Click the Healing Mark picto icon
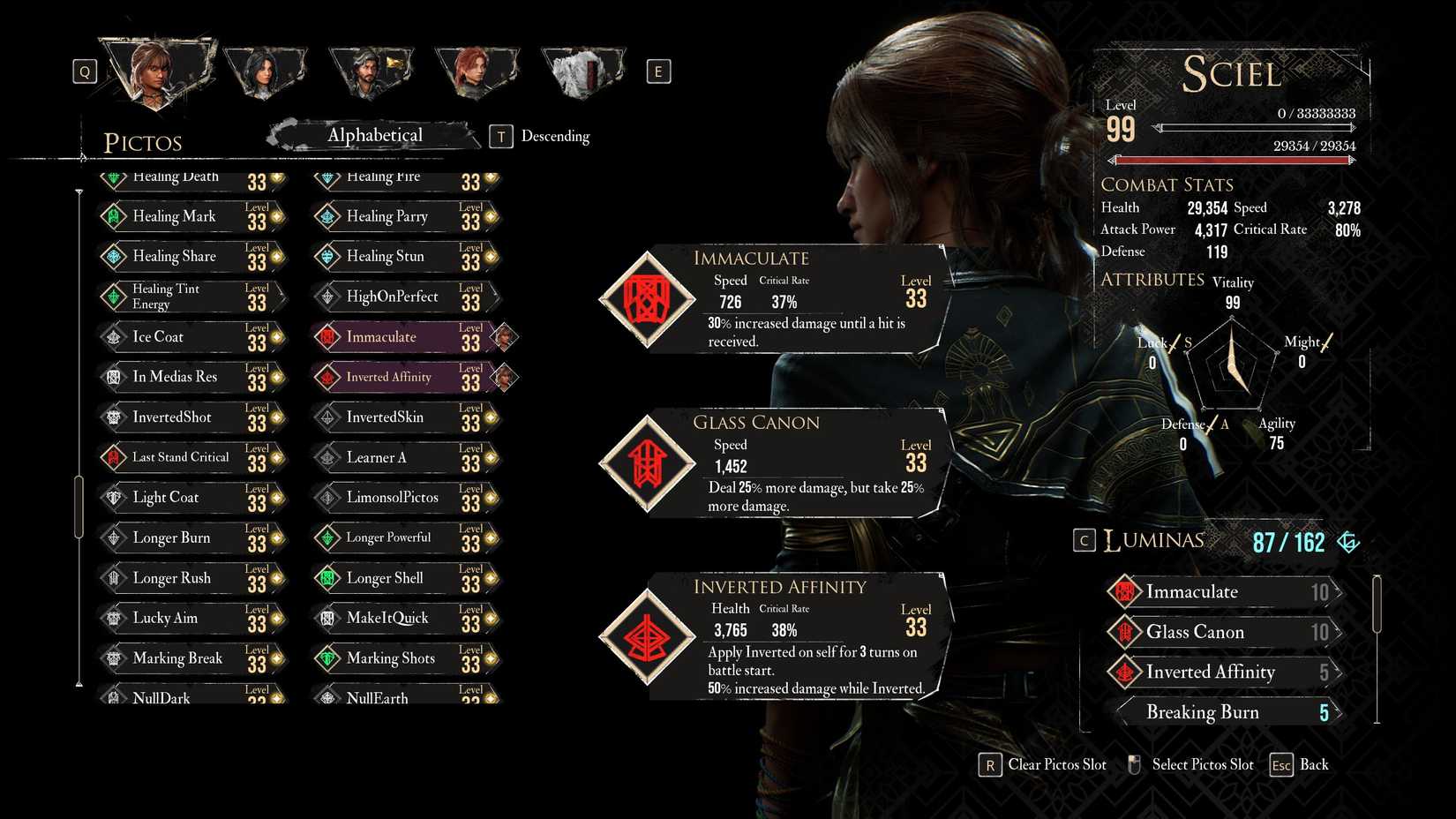Image resolution: width=1456 pixels, height=819 pixels. point(116,216)
